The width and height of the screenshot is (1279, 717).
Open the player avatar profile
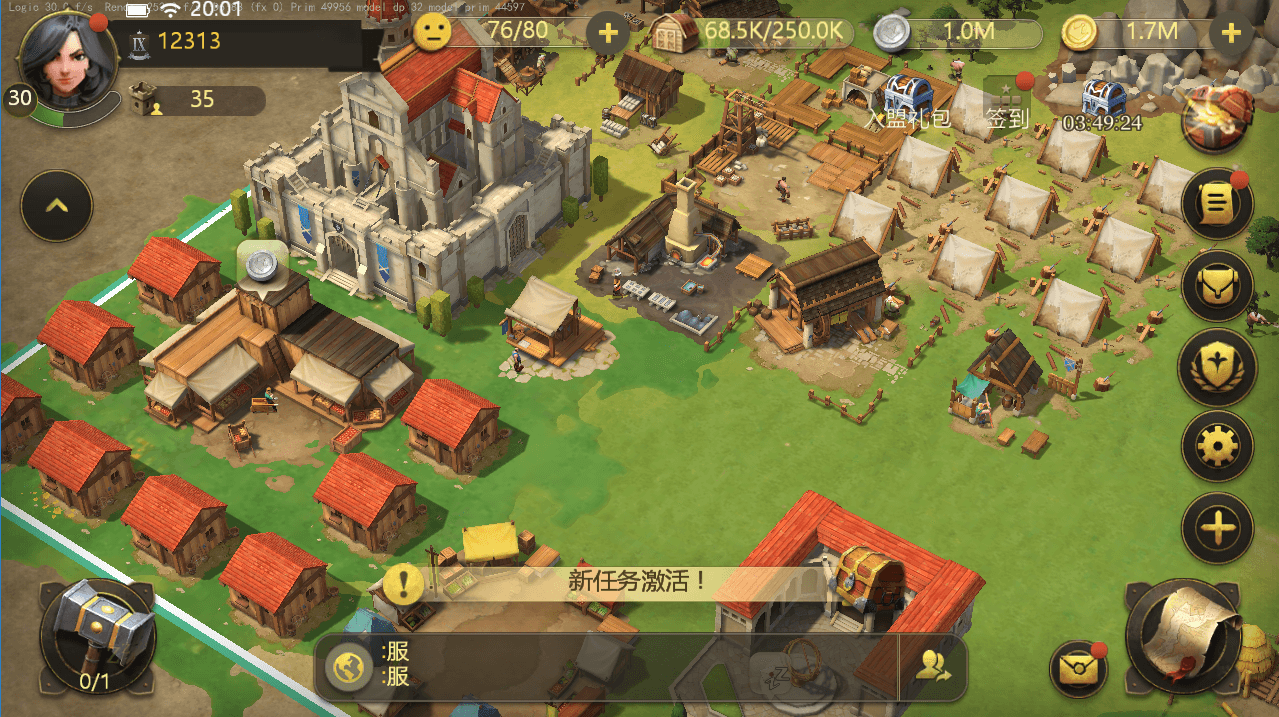tap(62, 62)
